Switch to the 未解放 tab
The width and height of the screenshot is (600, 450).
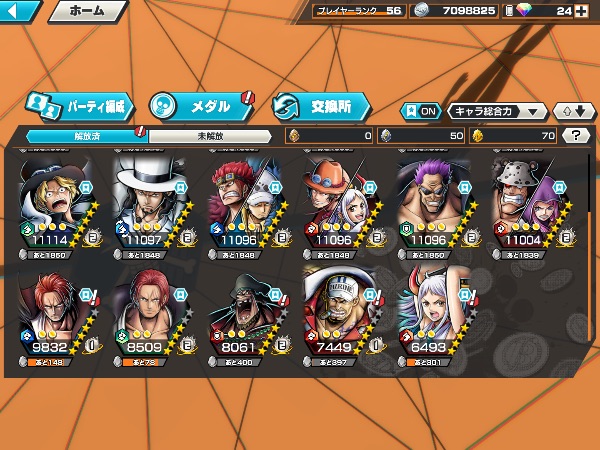(210, 135)
